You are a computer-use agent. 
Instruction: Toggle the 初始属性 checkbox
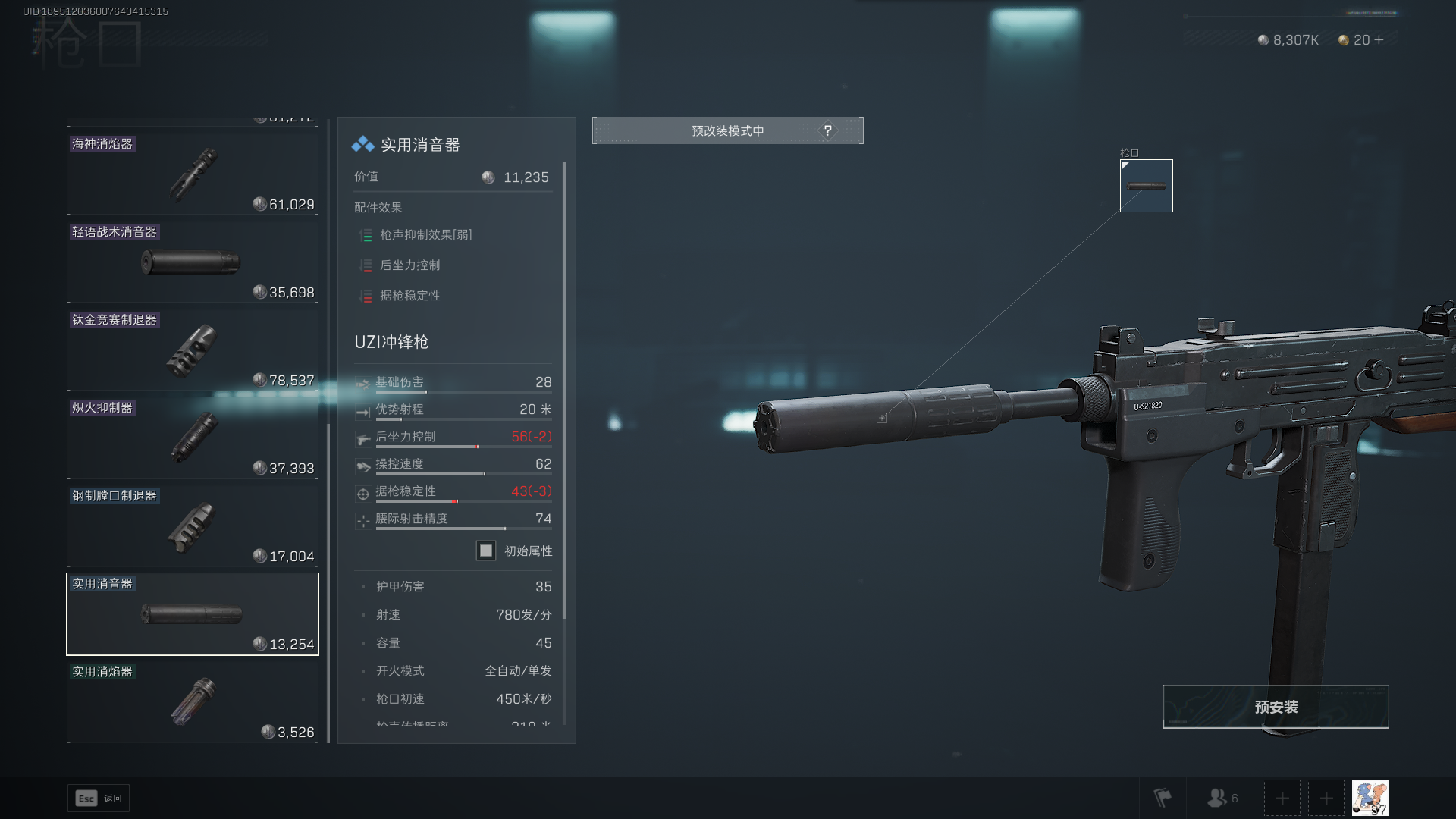click(486, 551)
